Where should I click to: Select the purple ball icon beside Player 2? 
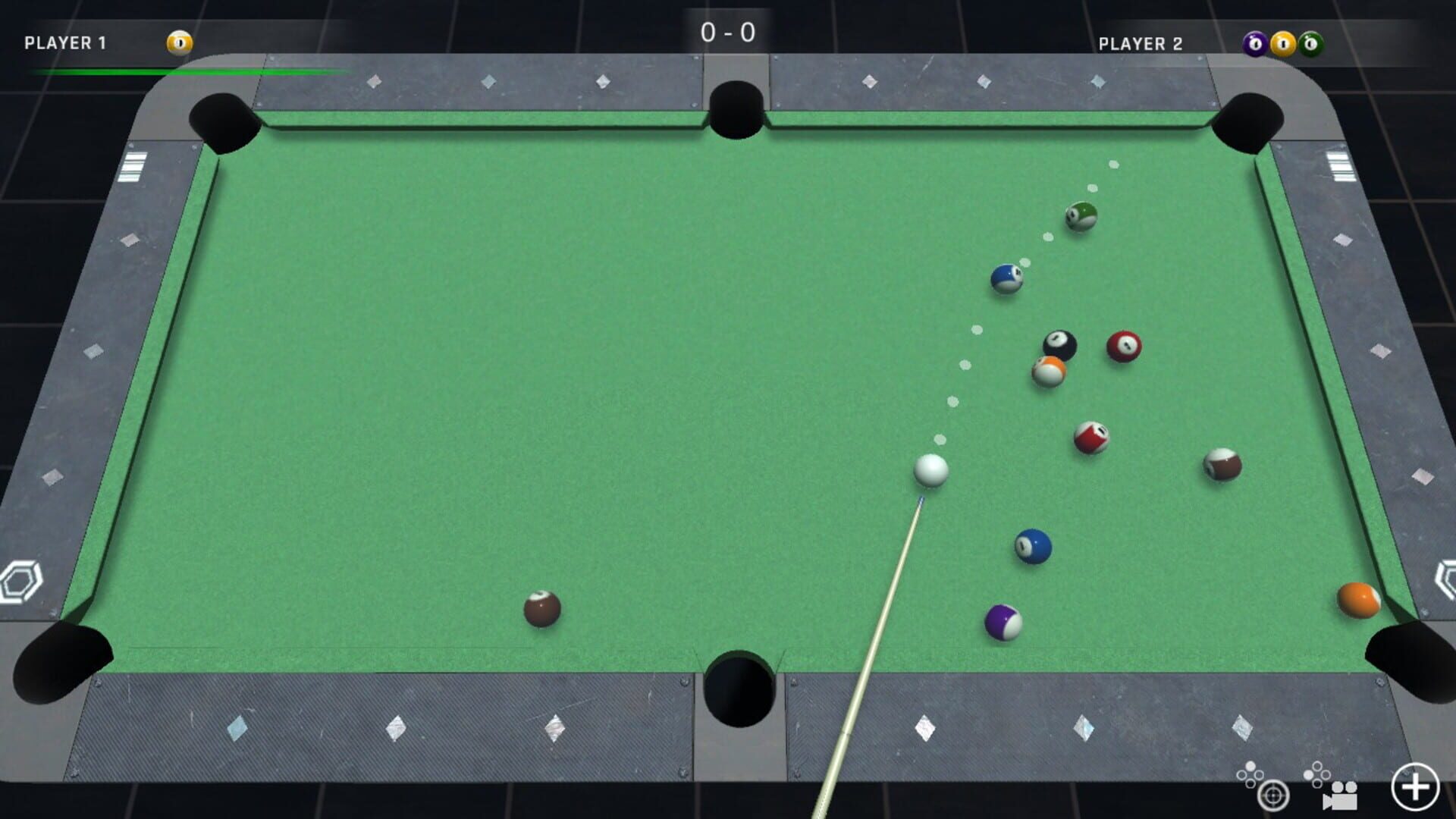1254,42
